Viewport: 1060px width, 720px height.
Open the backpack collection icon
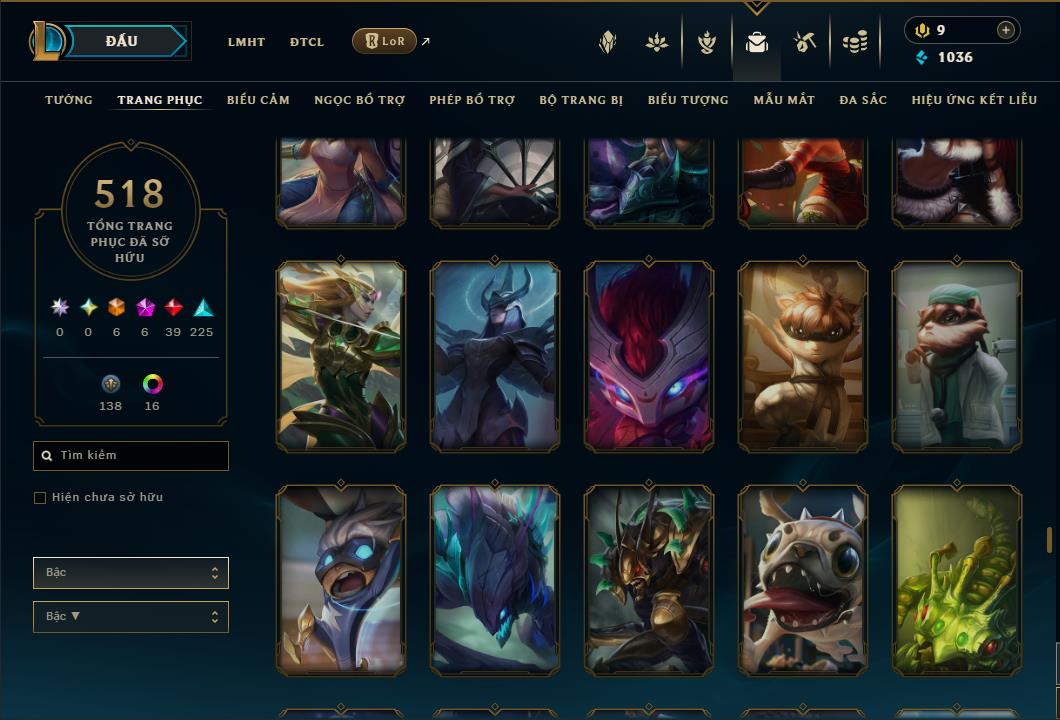[757, 42]
